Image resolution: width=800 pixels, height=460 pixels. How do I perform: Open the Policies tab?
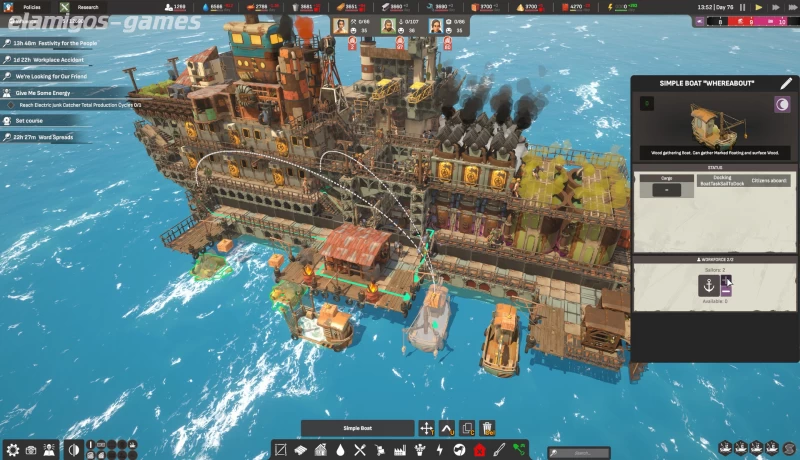click(32, 7)
